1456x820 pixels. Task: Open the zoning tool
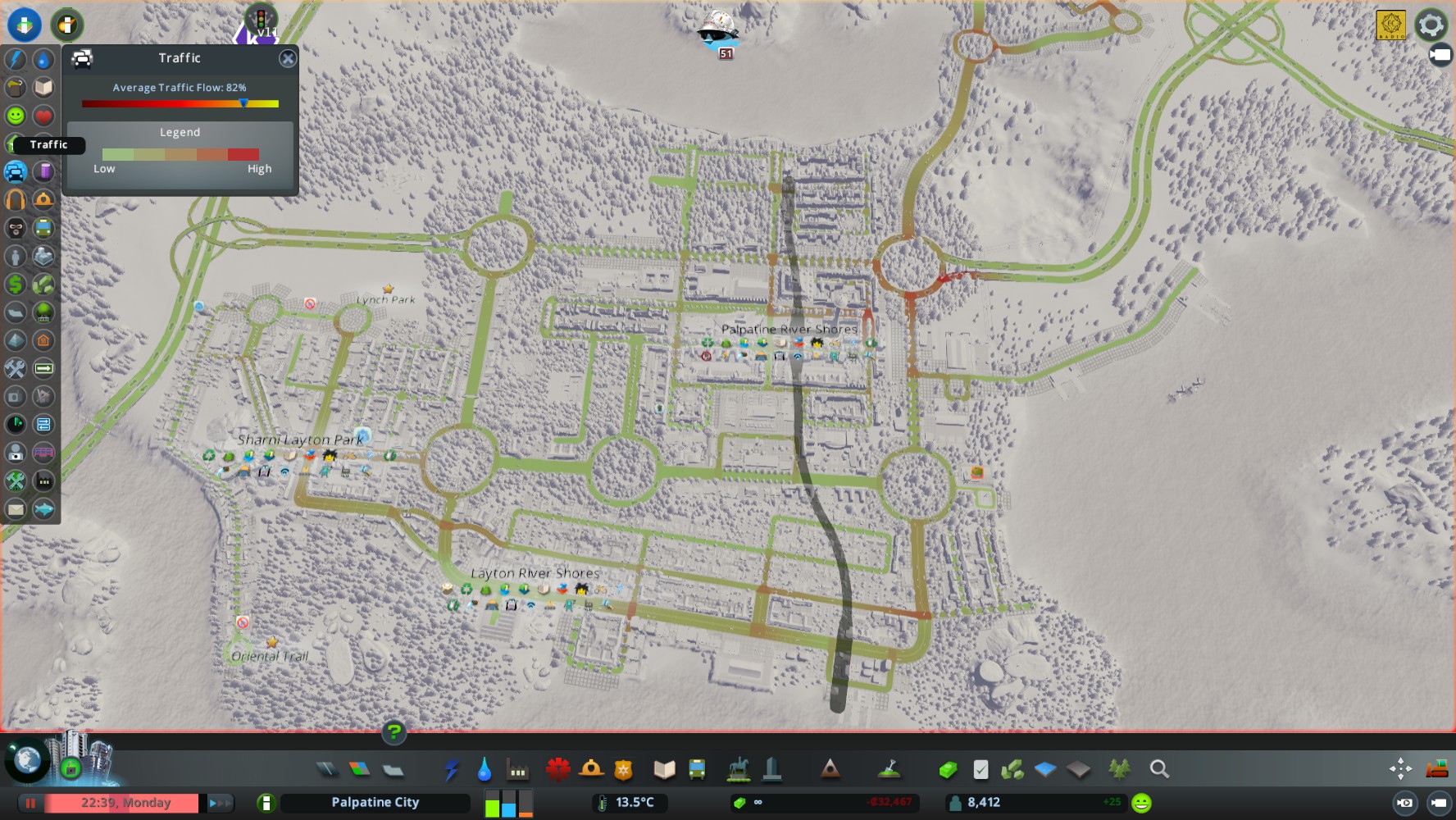pyautogui.click(x=359, y=769)
